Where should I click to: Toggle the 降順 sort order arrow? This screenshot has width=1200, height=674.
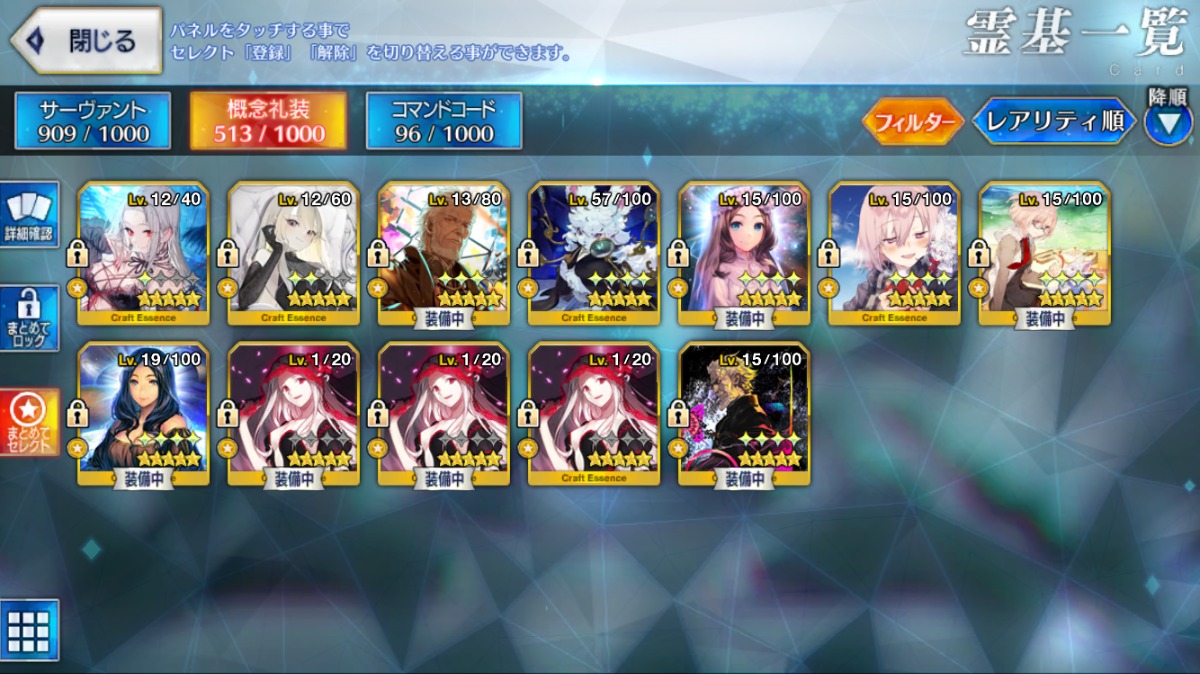pyautogui.click(x=1168, y=124)
